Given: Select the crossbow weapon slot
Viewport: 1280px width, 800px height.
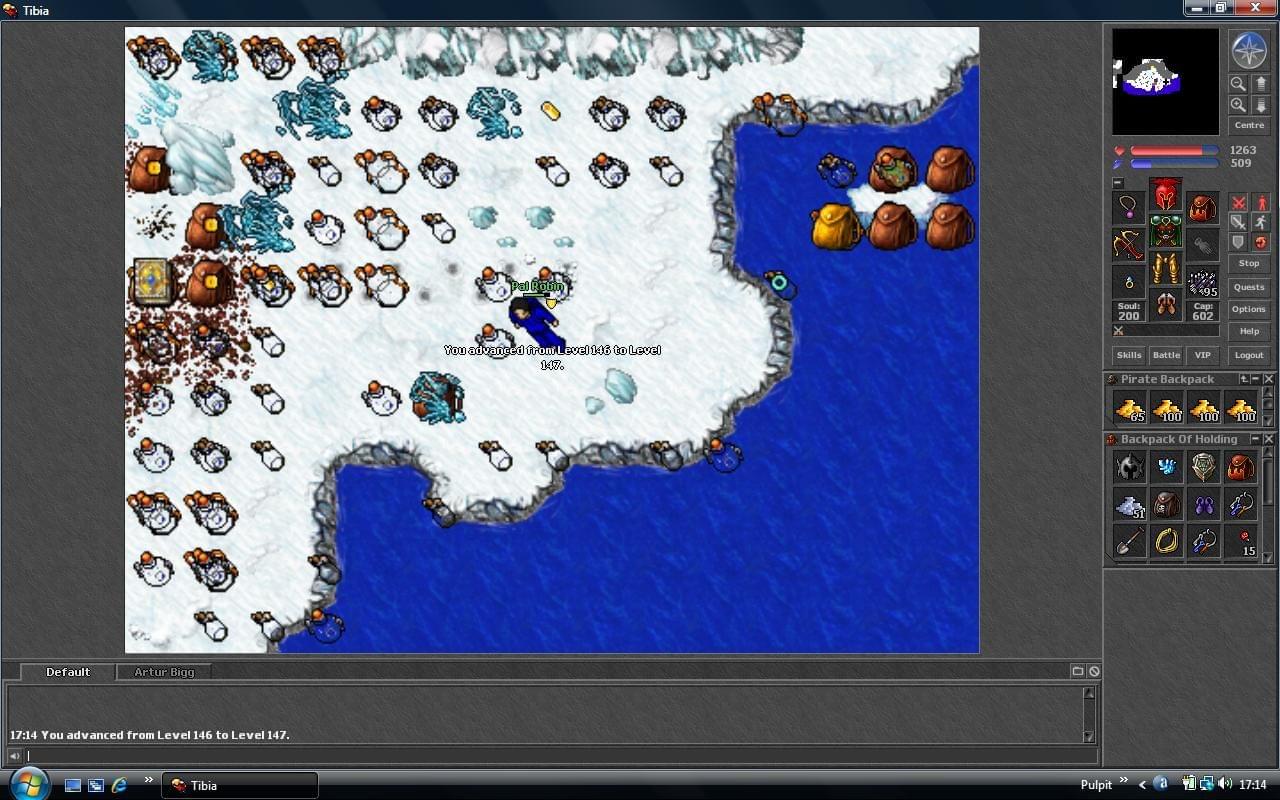Looking at the screenshot, I should [x=1129, y=244].
